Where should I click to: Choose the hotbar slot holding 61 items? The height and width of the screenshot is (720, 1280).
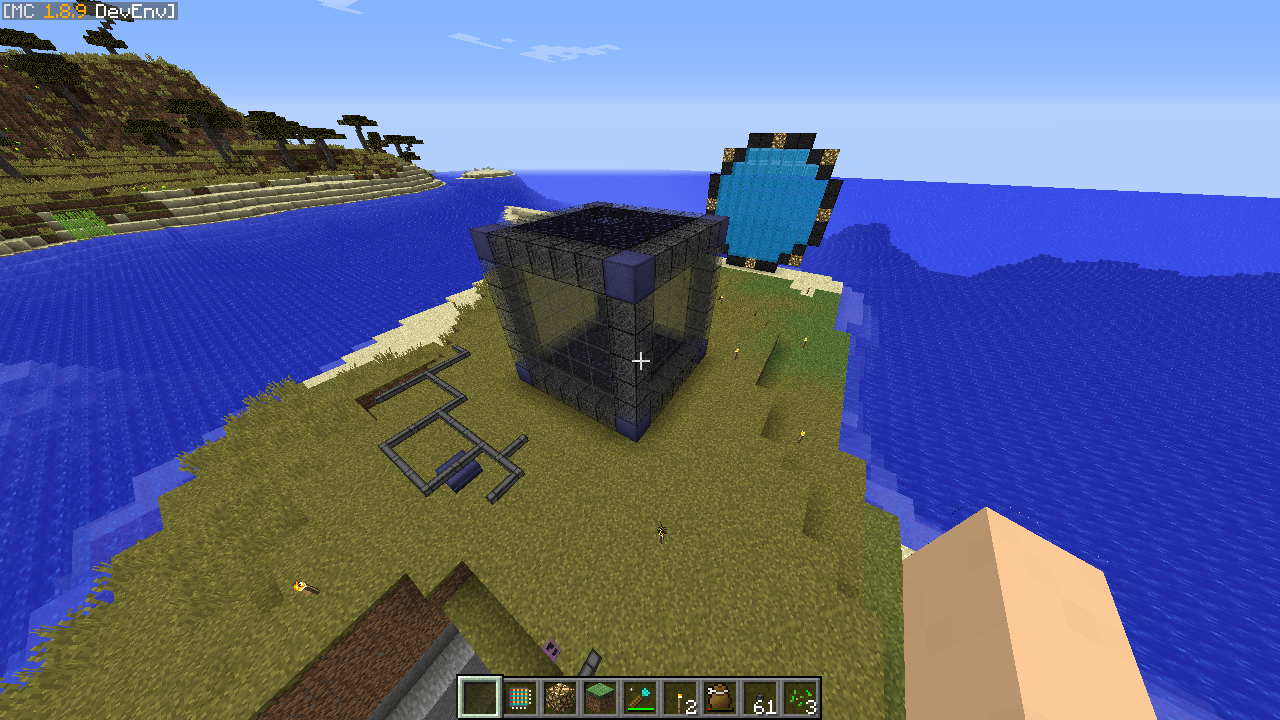[760, 697]
